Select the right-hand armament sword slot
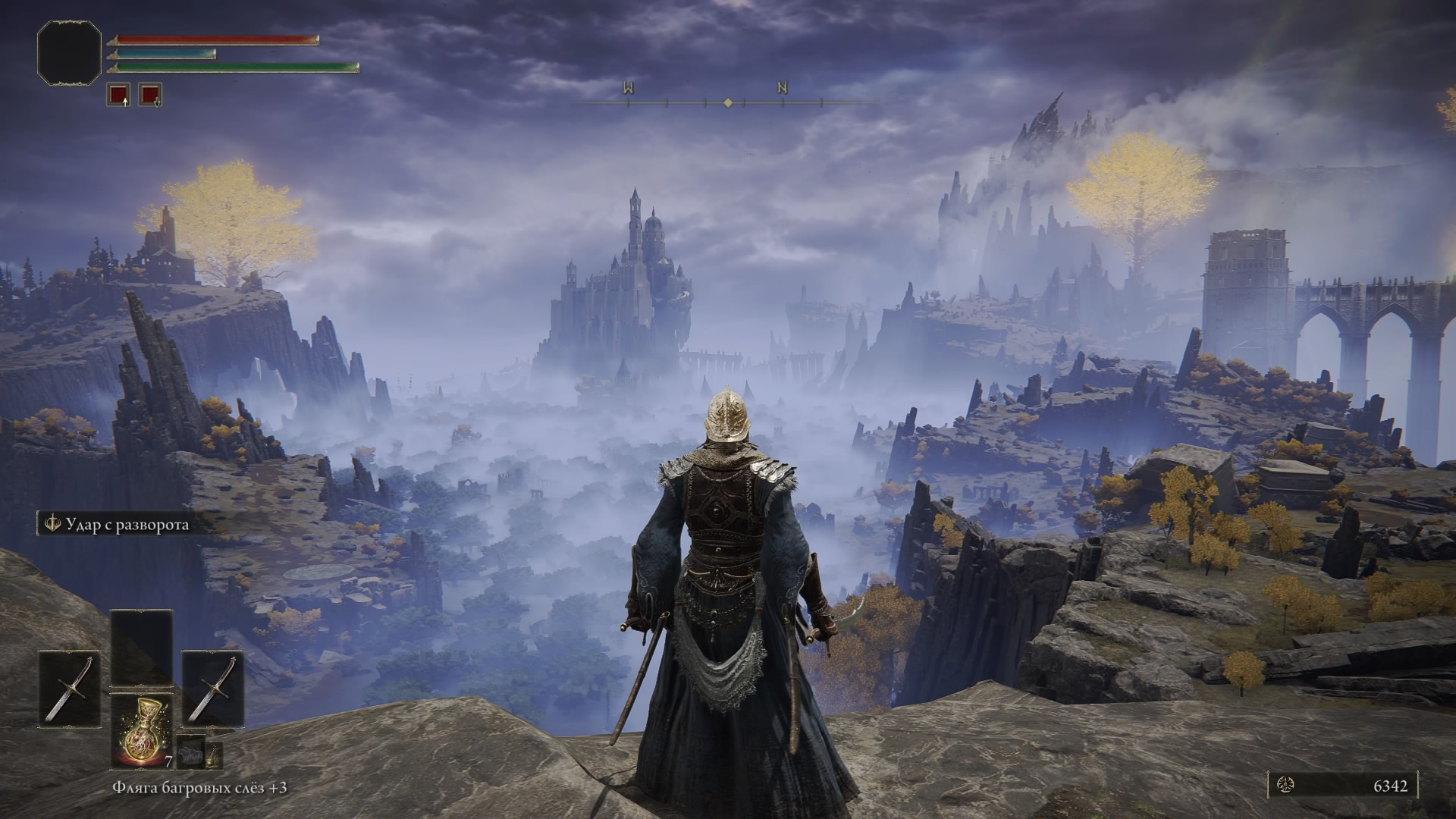Image resolution: width=1456 pixels, height=819 pixels. pyautogui.click(x=213, y=689)
